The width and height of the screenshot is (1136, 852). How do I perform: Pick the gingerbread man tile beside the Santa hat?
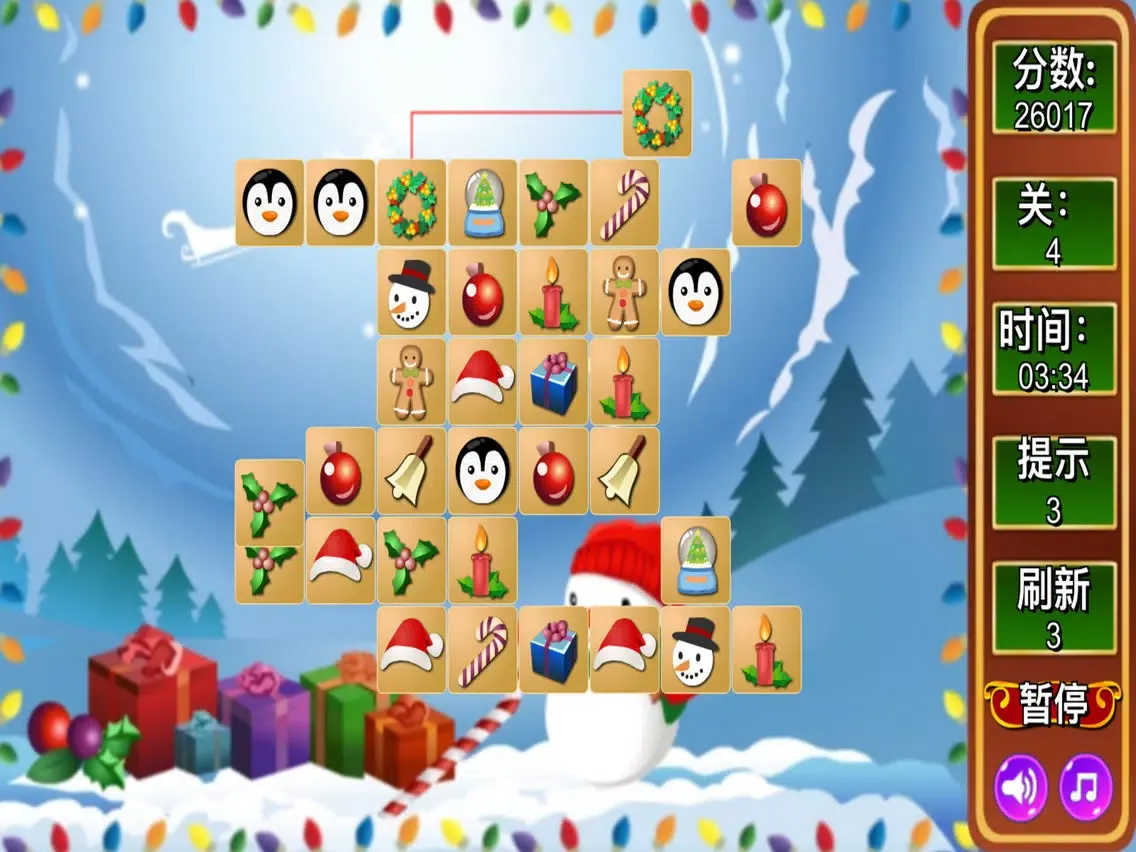(x=412, y=381)
